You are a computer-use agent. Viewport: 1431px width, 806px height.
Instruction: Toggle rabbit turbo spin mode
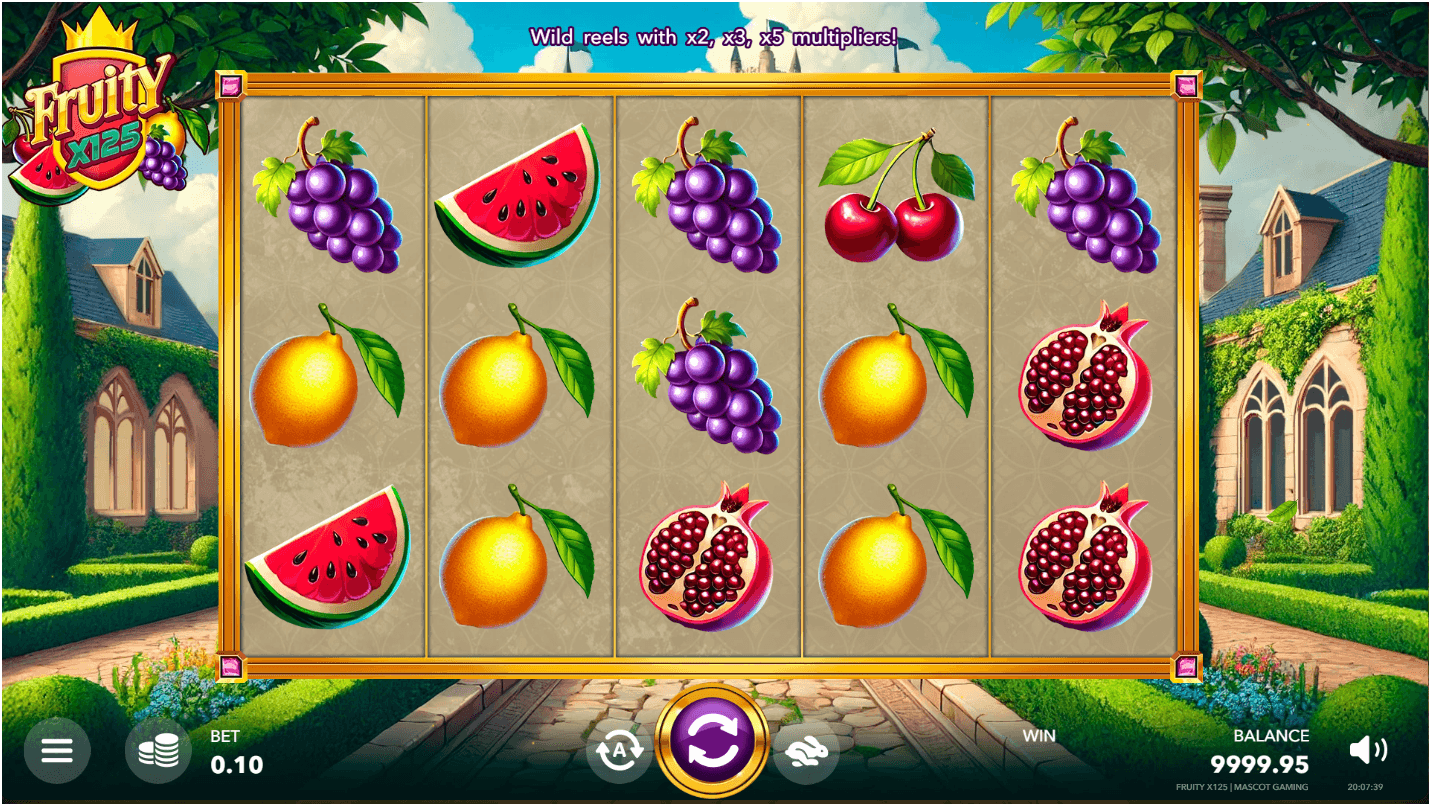pyautogui.click(x=805, y=750)
